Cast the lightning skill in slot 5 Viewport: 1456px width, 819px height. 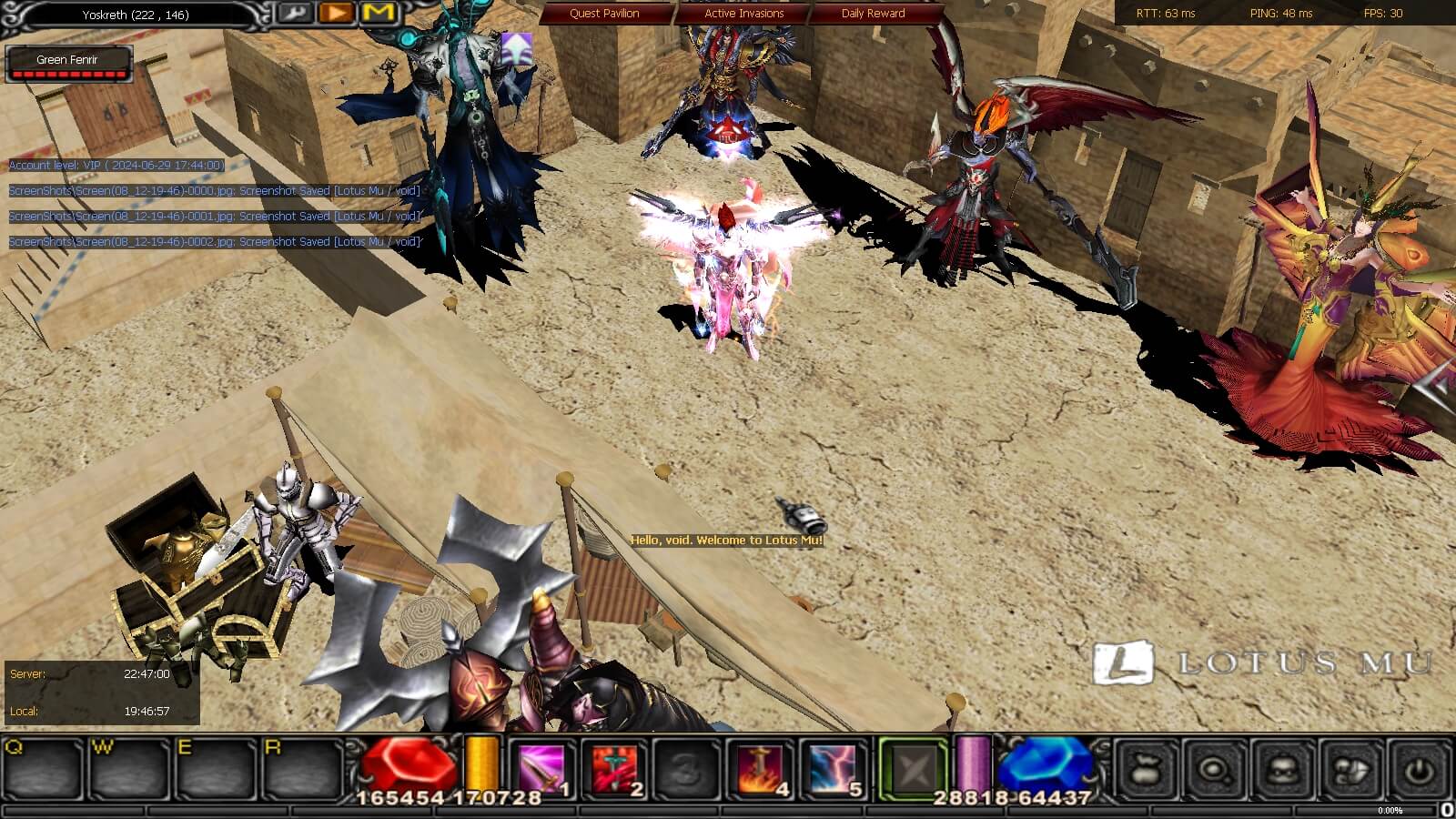pos(832,768)
